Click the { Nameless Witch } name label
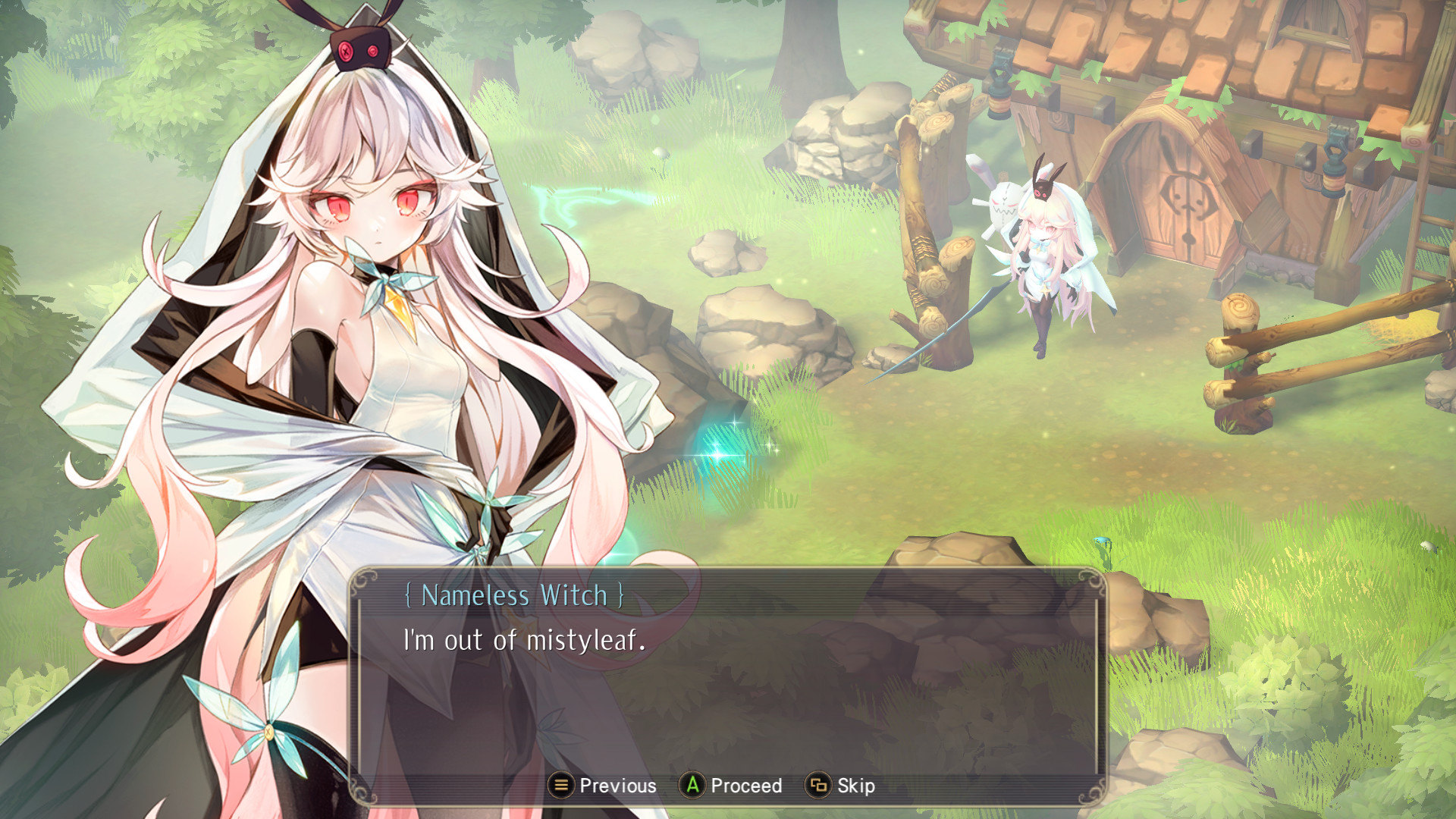Image resolution: width=1456 pixels, height=819 pixels. pyautogui.click(x=516, y=597)
